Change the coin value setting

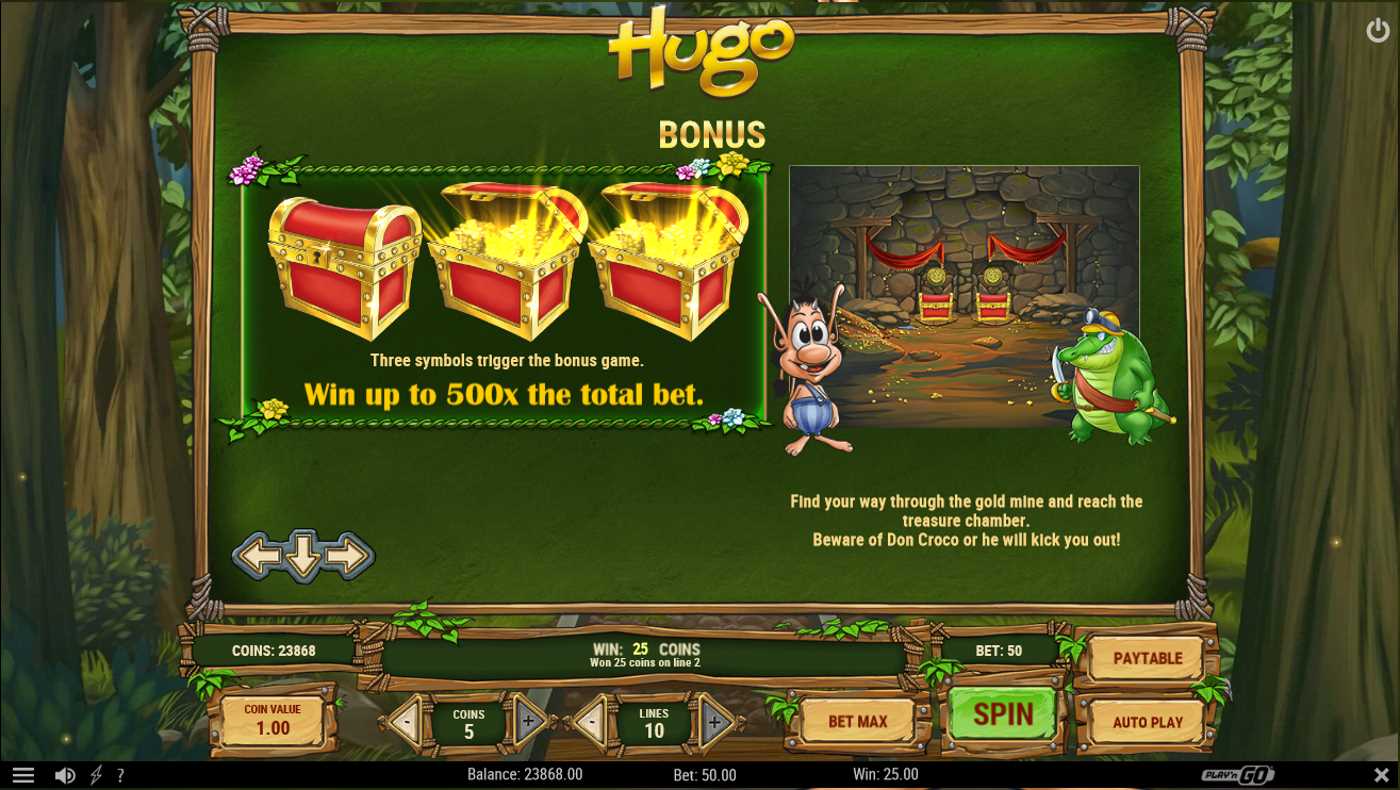tap(272, 720)
